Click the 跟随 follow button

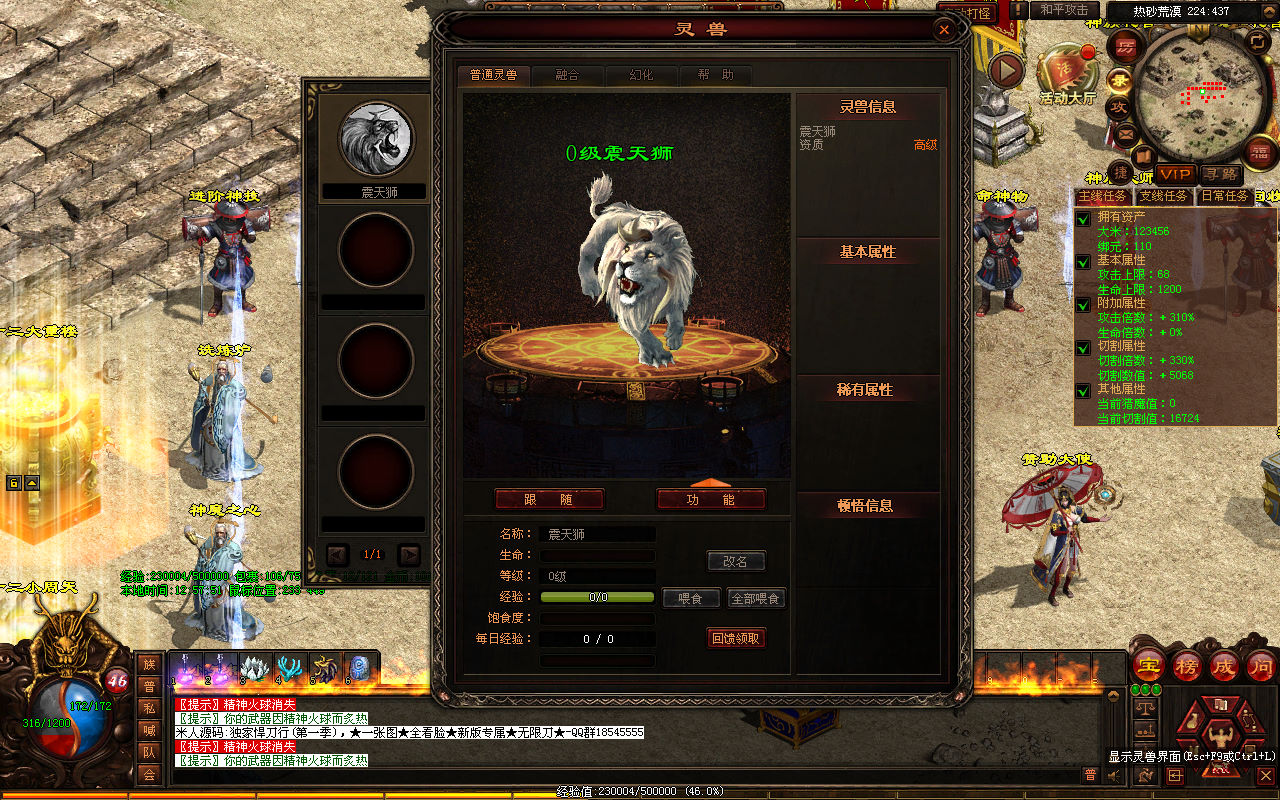tap(549, 499)
